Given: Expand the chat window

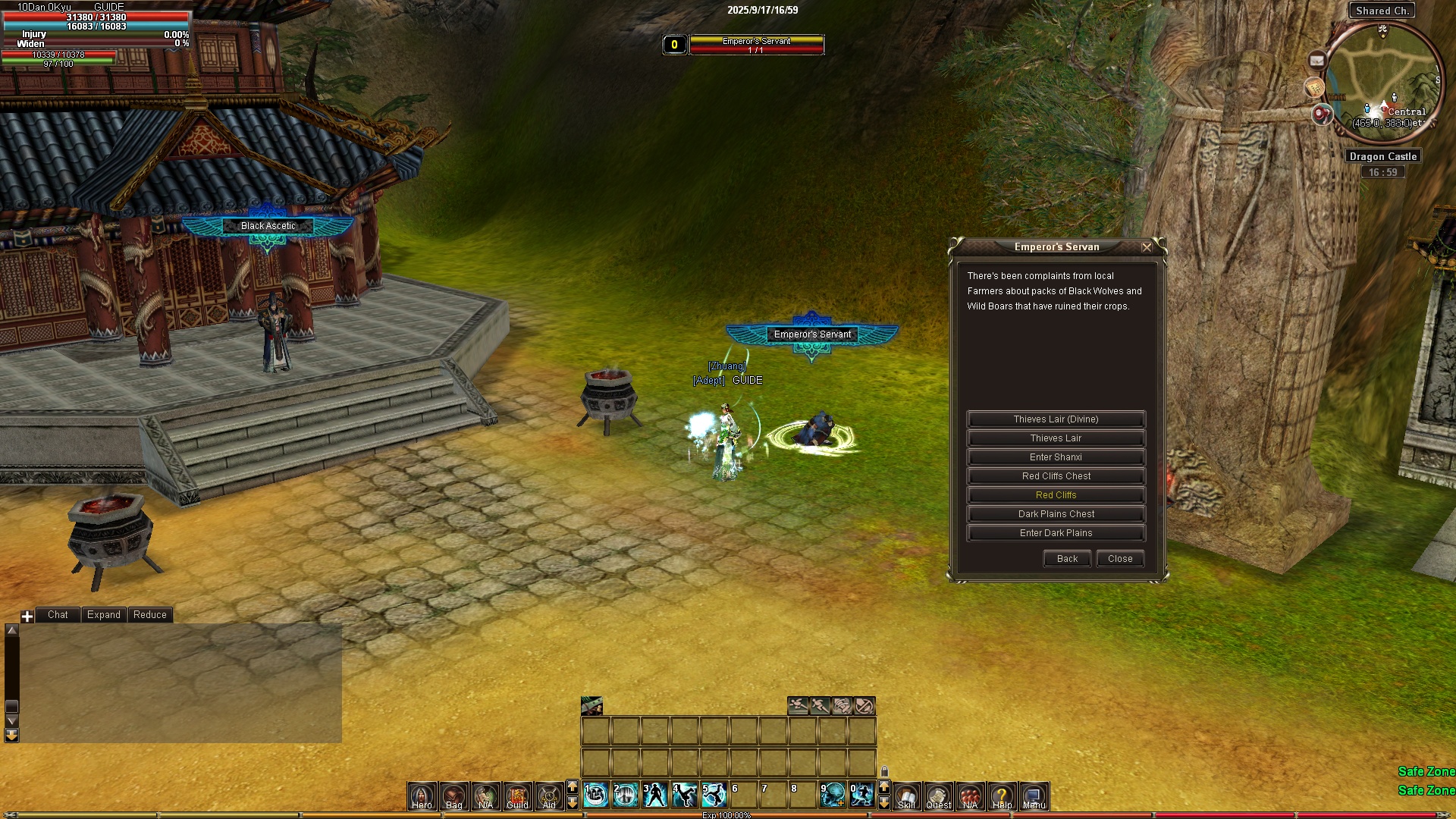Looking at the screenshot, I should coord(103,615).
